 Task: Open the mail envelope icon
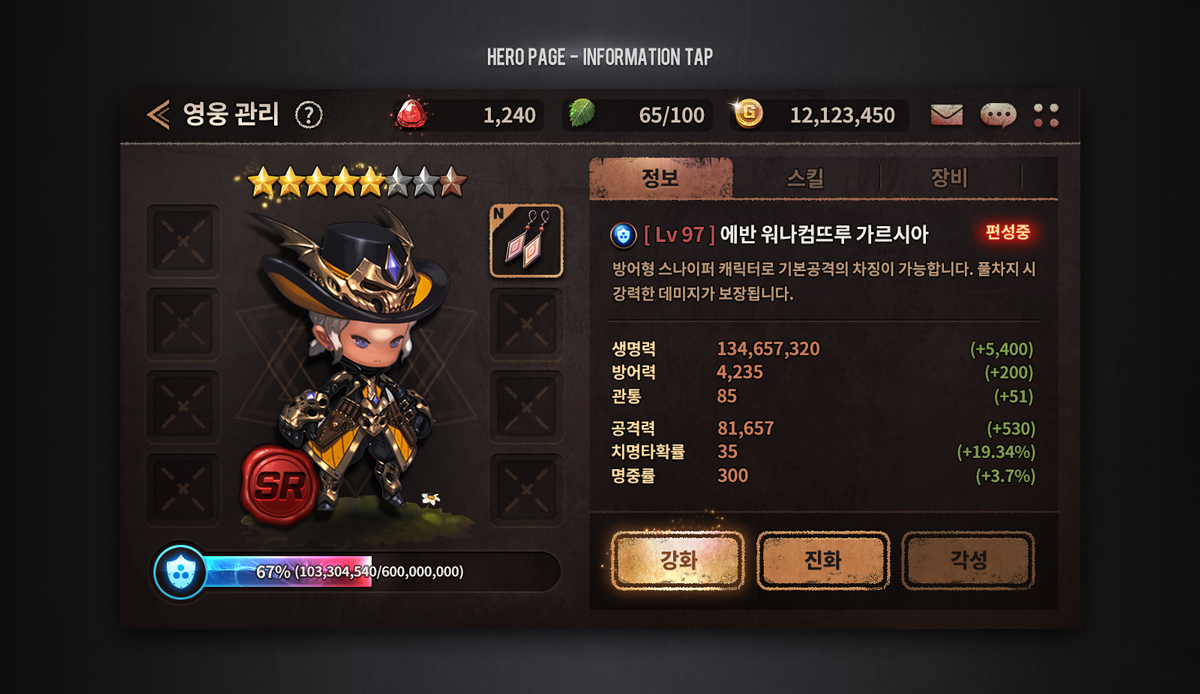946,115
